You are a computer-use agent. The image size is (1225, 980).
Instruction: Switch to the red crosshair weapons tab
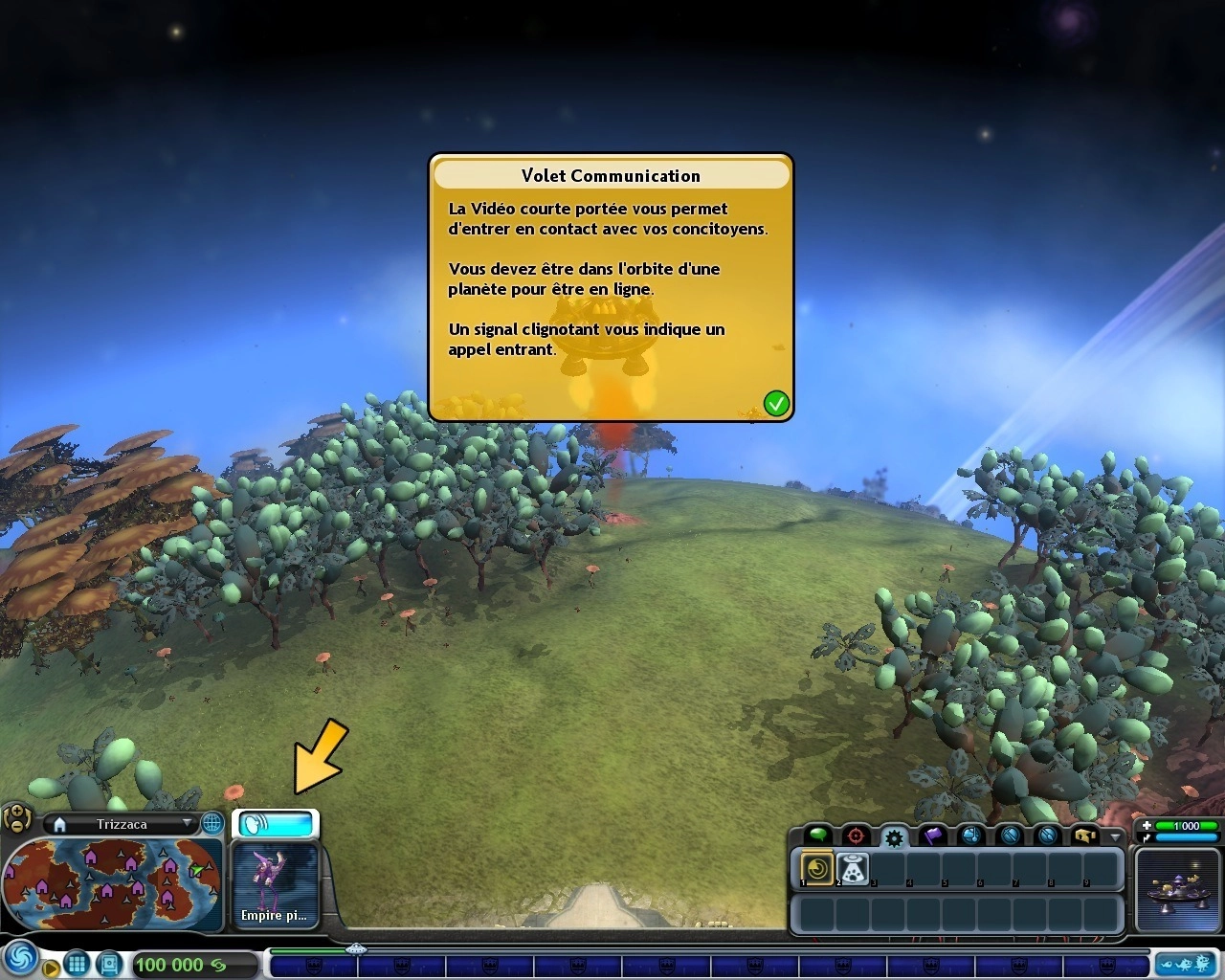[x=855, y=836]
